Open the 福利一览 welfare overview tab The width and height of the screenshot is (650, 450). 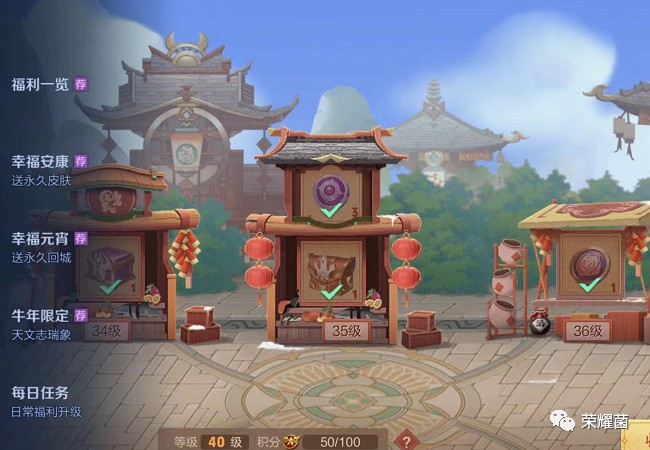tap(40, 84)
